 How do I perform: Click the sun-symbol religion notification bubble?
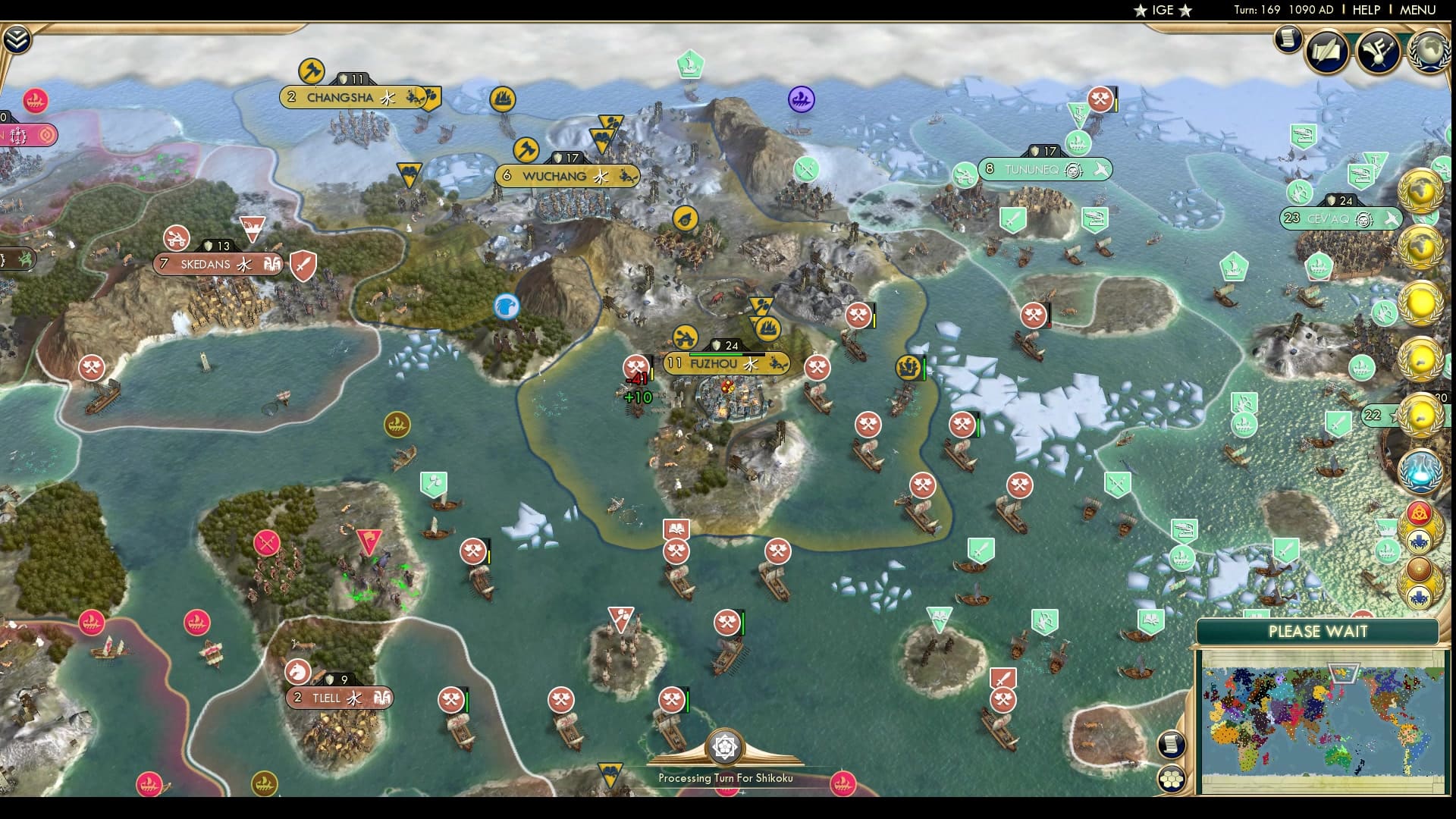coord(1419,570)
